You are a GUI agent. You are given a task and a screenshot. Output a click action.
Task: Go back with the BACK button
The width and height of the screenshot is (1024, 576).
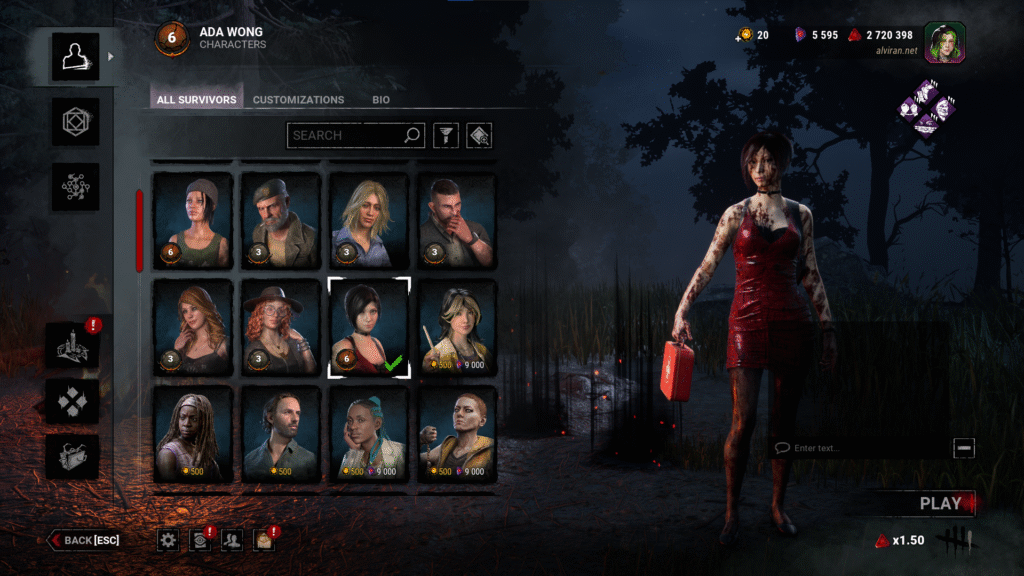pos(85,540)
